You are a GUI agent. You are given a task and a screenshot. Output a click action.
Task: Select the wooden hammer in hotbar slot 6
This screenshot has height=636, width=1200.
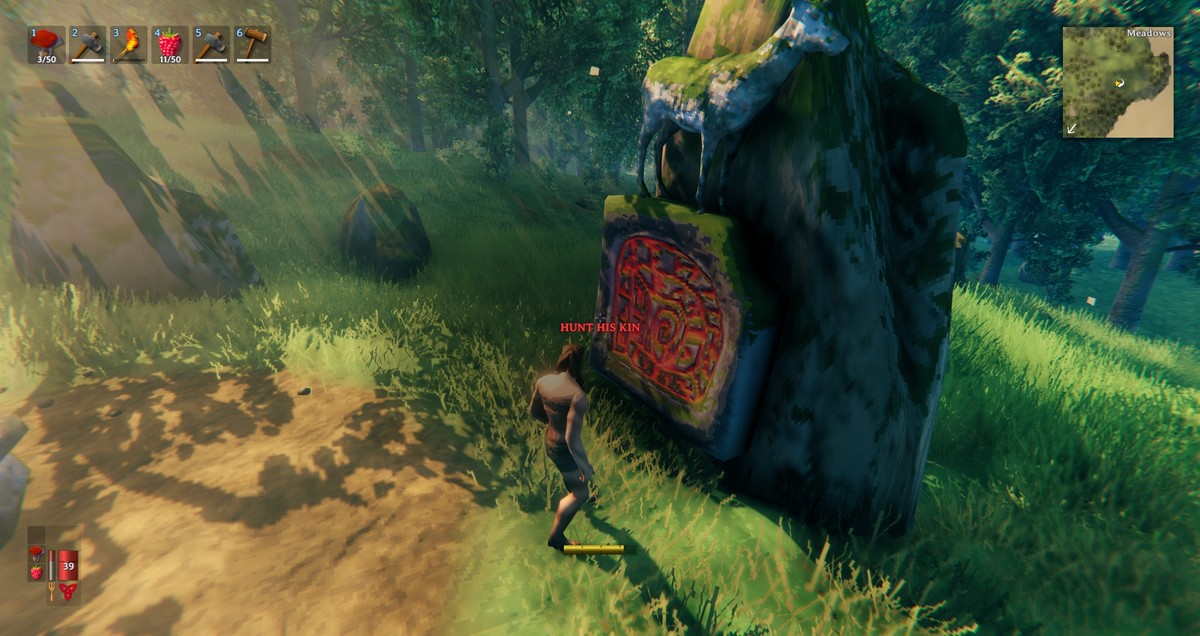pyautogui.click(x=252, y=45)
